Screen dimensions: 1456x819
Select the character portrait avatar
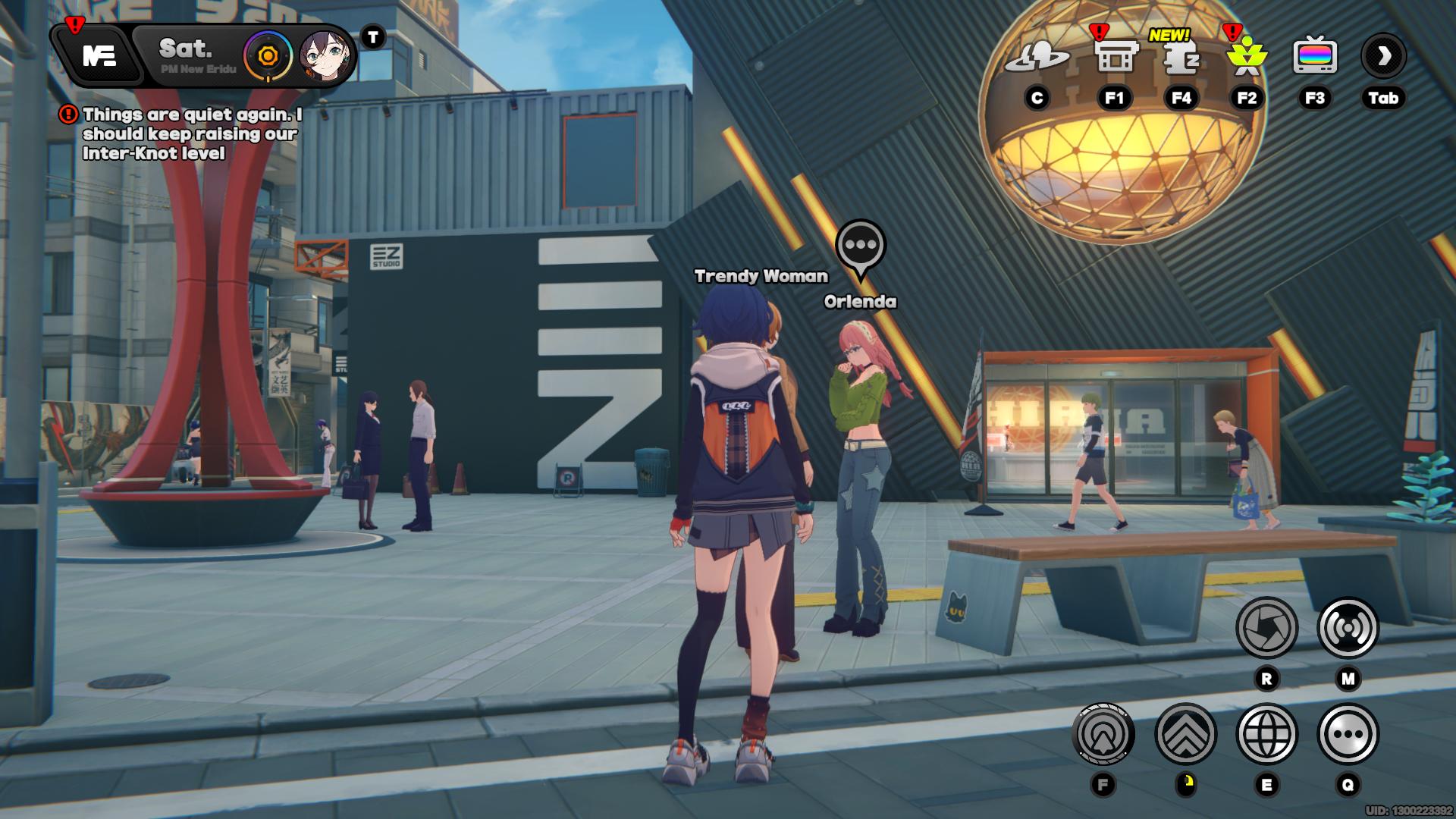pyautogui.click(x=325, y=56)
